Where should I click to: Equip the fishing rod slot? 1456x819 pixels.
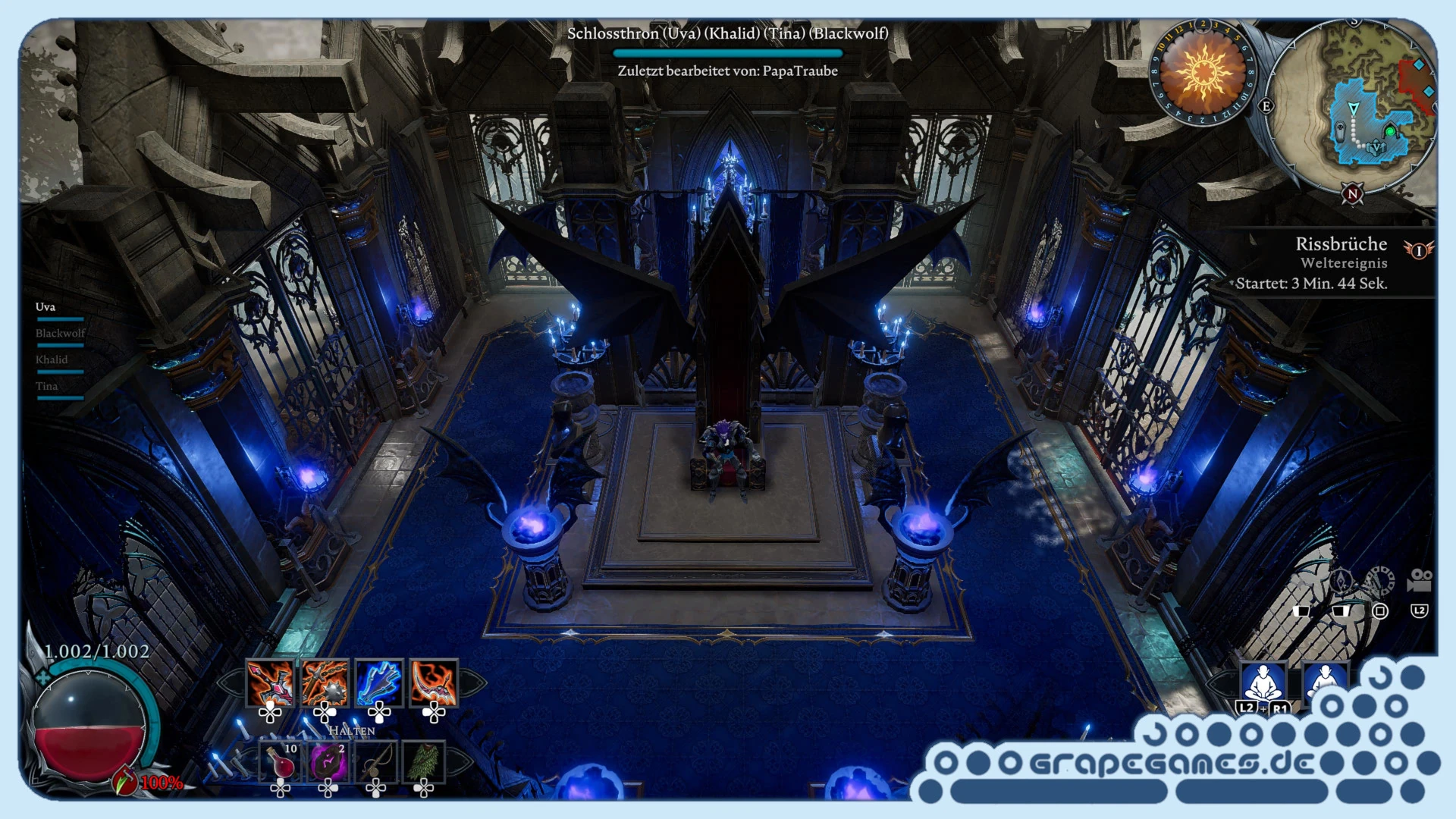coord(376,761)
